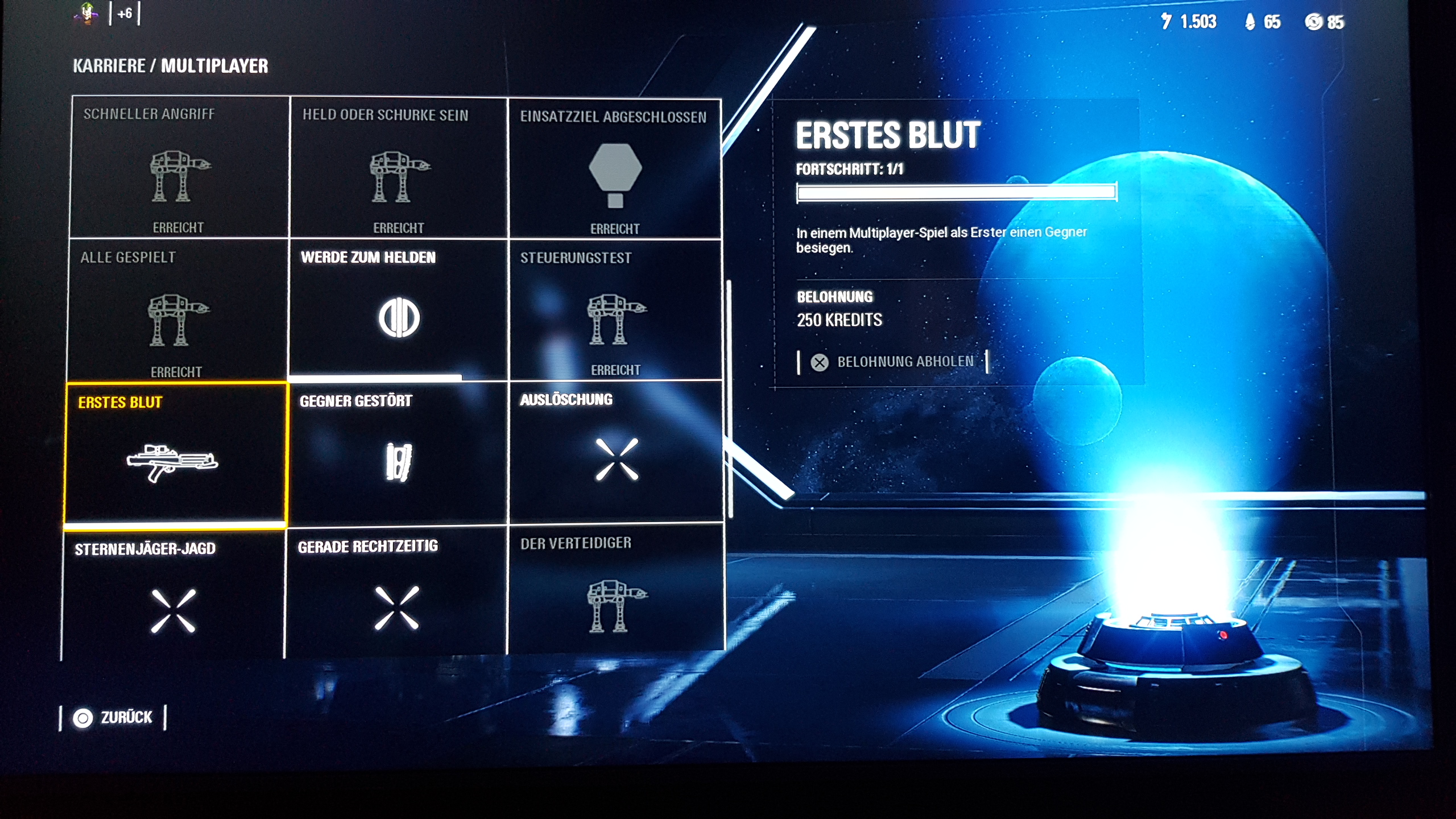Choose the Gegner Gestört challenge tile
Screen dimensions: 1456x819
coord(398,455)
